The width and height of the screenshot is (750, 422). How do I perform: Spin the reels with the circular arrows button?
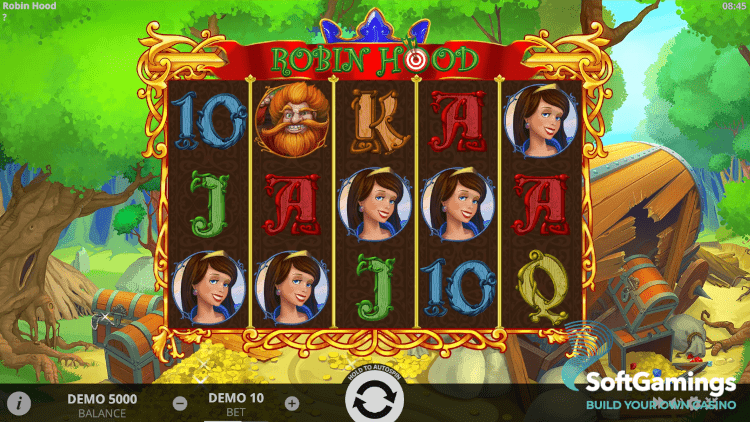(x=375, y=402)
